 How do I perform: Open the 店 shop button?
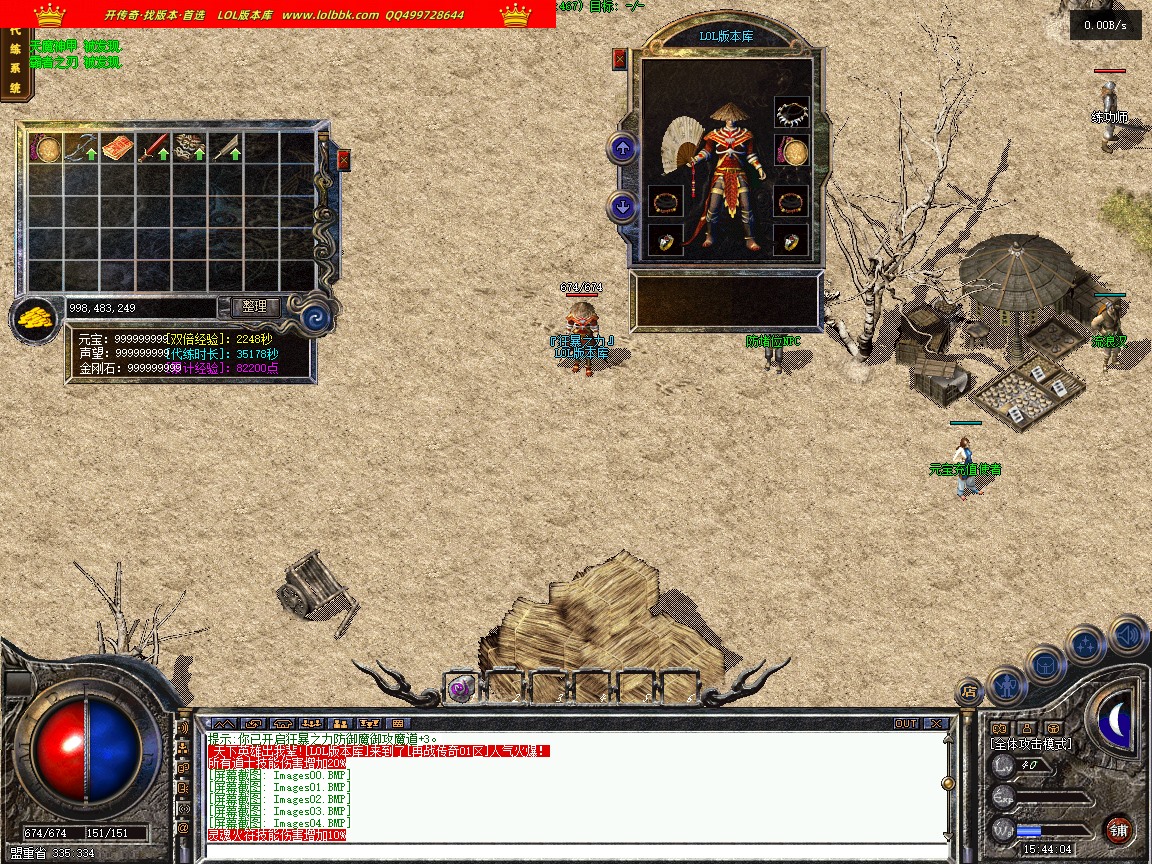tap(968, 690)
